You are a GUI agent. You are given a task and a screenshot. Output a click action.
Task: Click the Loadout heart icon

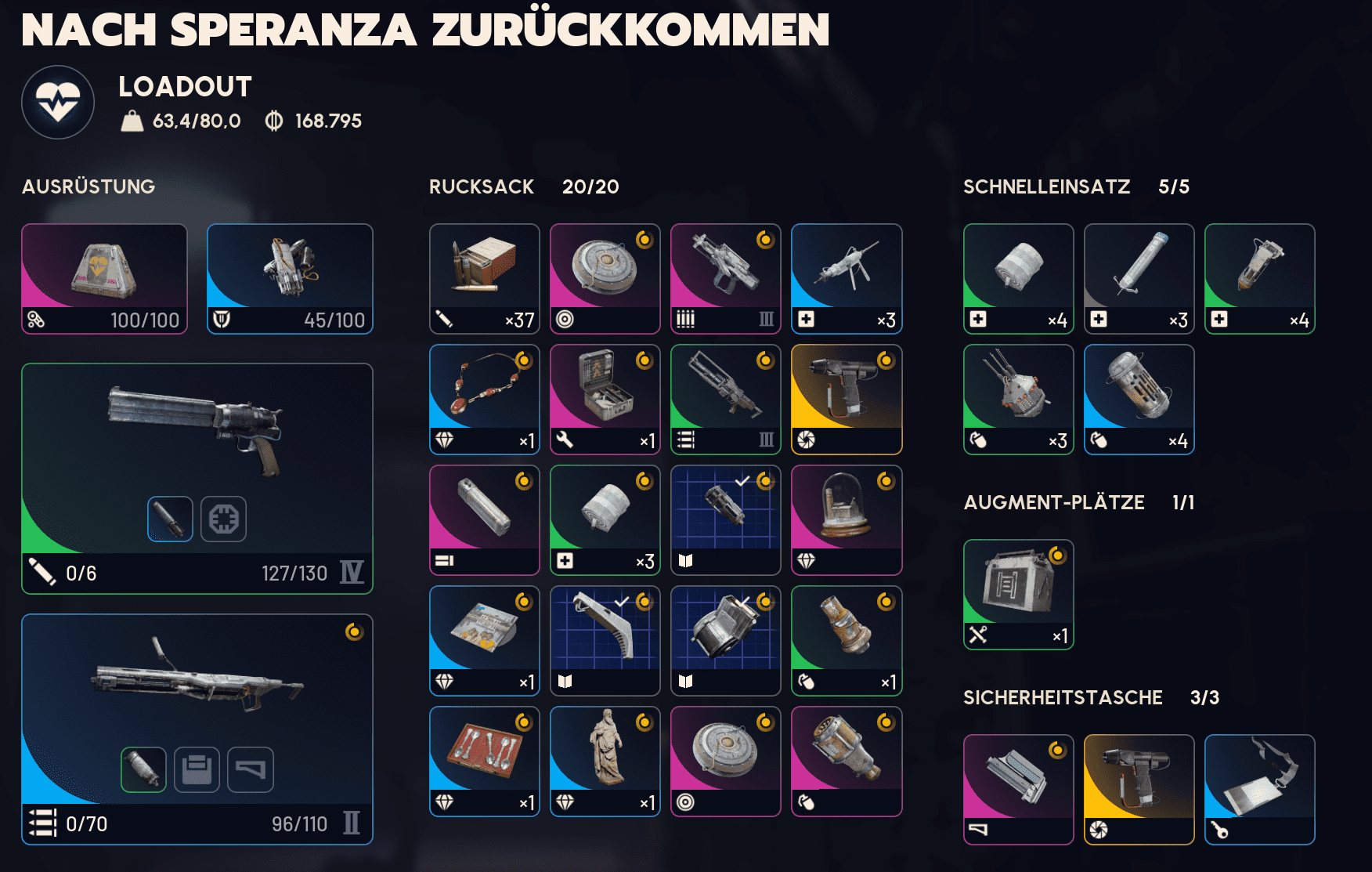[58, 100]
